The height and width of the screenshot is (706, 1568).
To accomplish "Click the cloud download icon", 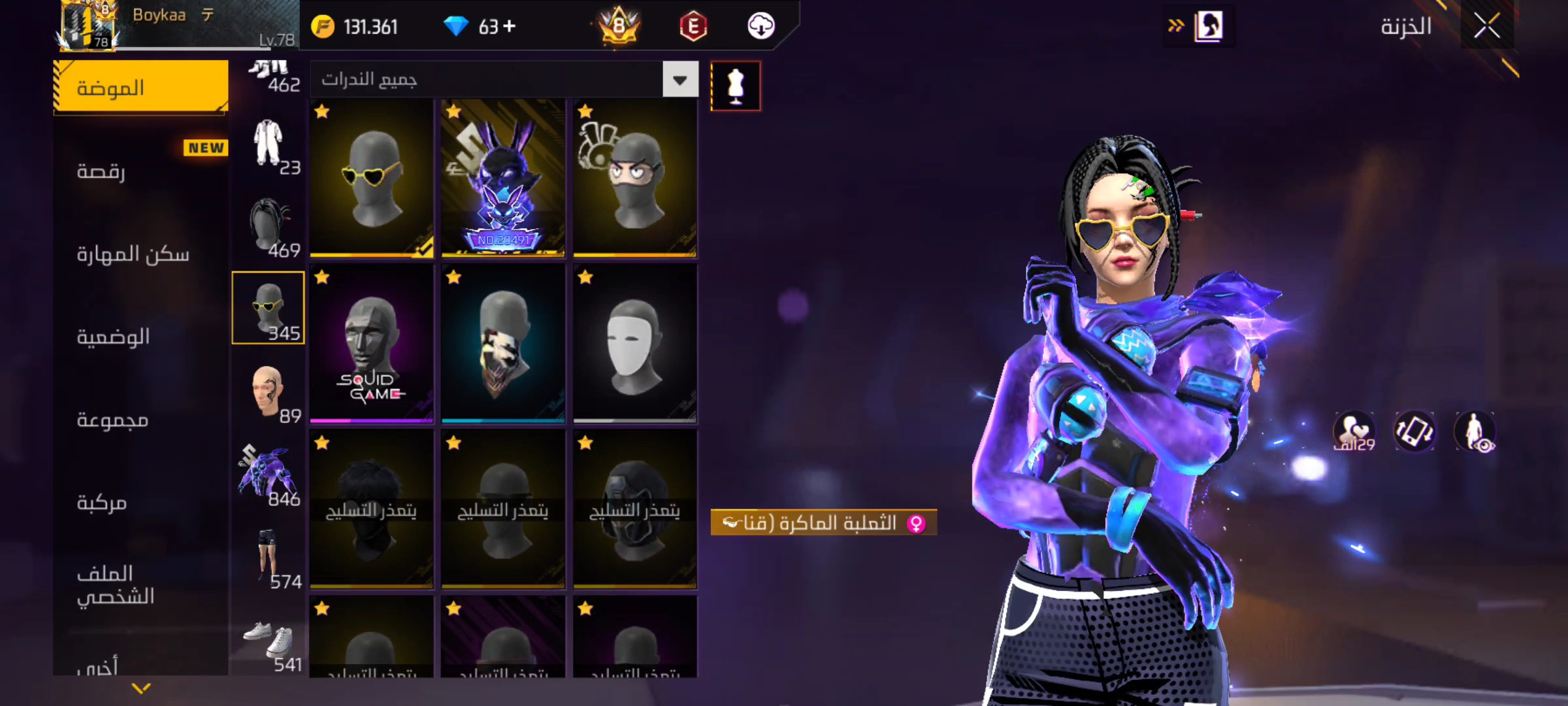I will [760, 26].
